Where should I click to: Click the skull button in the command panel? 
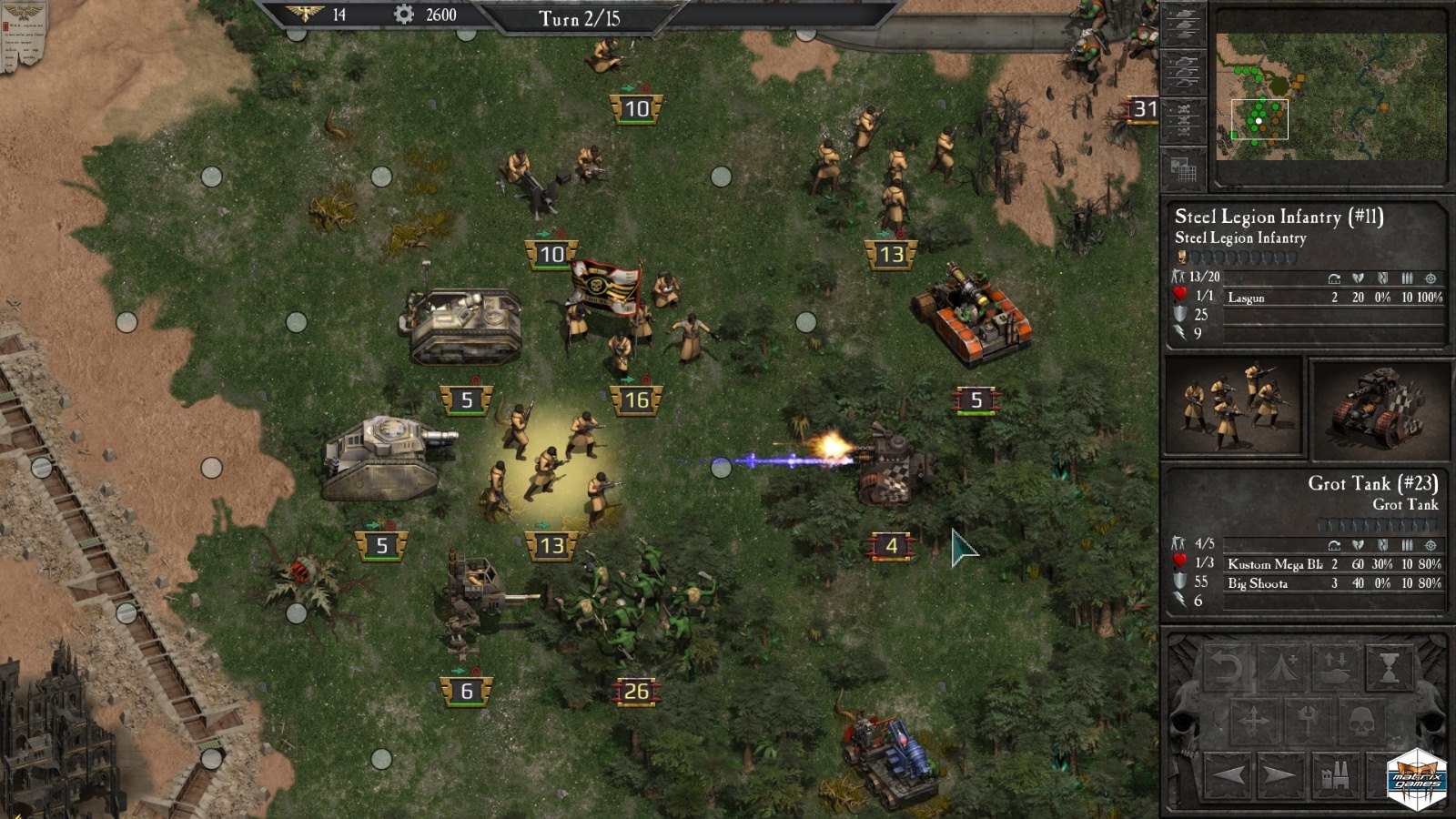pos(1361,722)
